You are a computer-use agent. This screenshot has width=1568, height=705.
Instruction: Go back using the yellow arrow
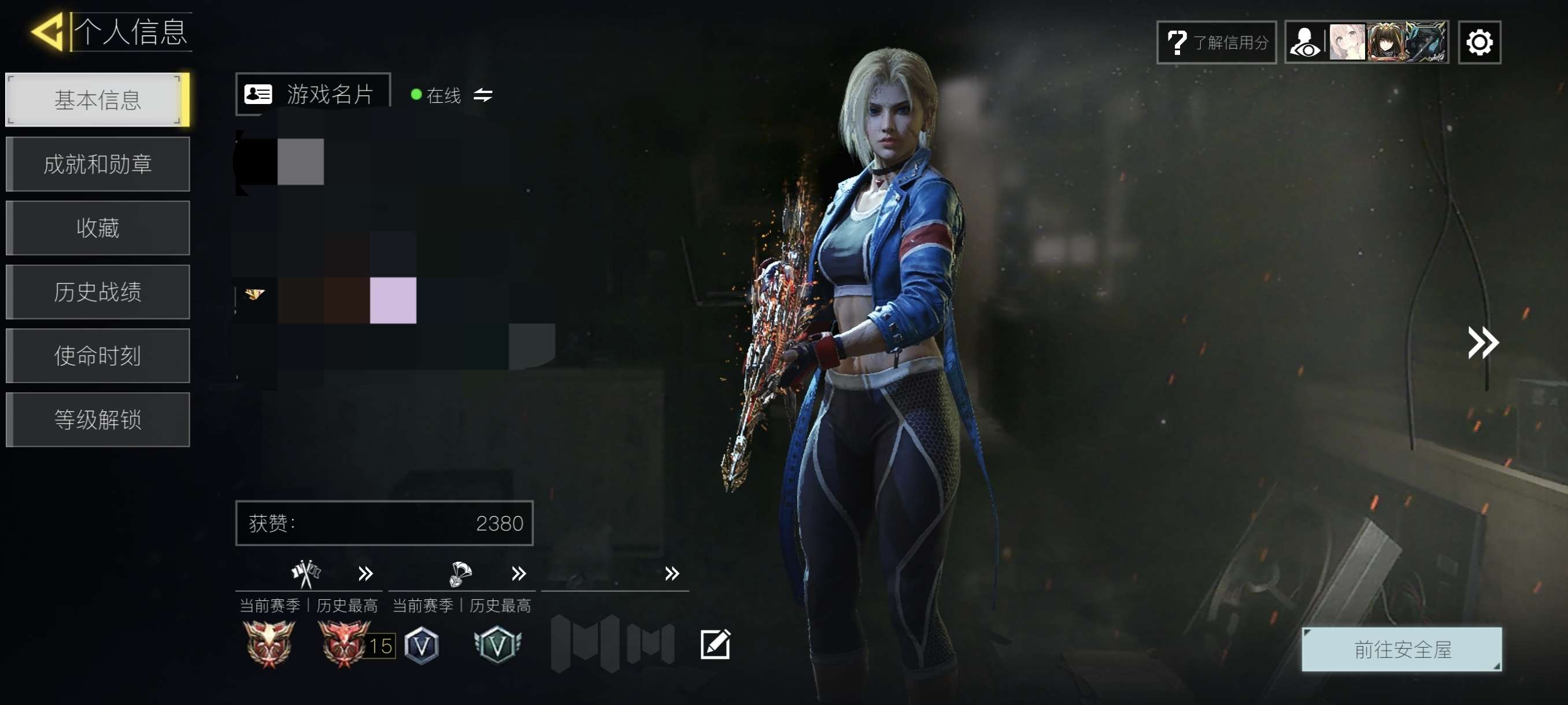47,32
